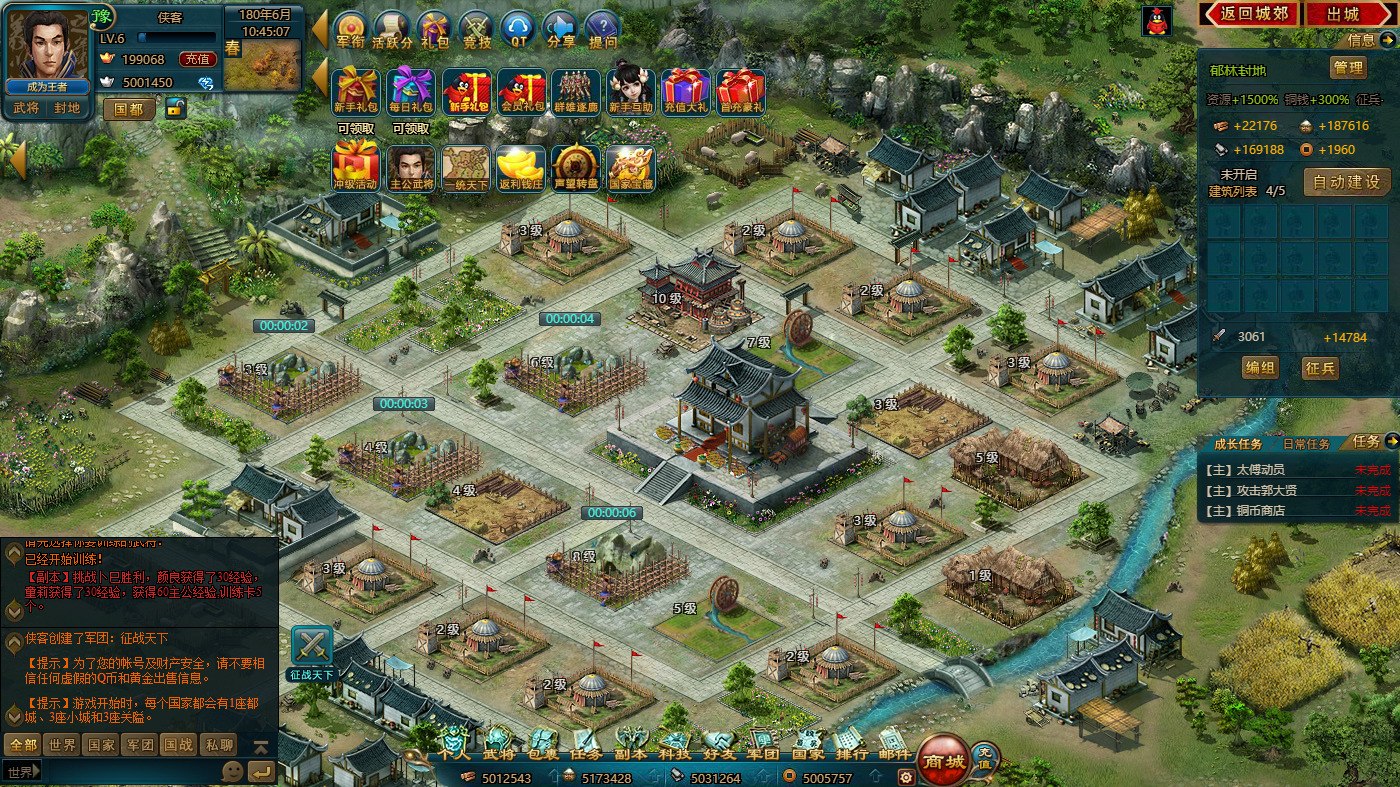Open the 编组 formation button
Image resolution: width=1400 pixels, height=787 pixels.
pyautogui.click(x=1260, y=368)
